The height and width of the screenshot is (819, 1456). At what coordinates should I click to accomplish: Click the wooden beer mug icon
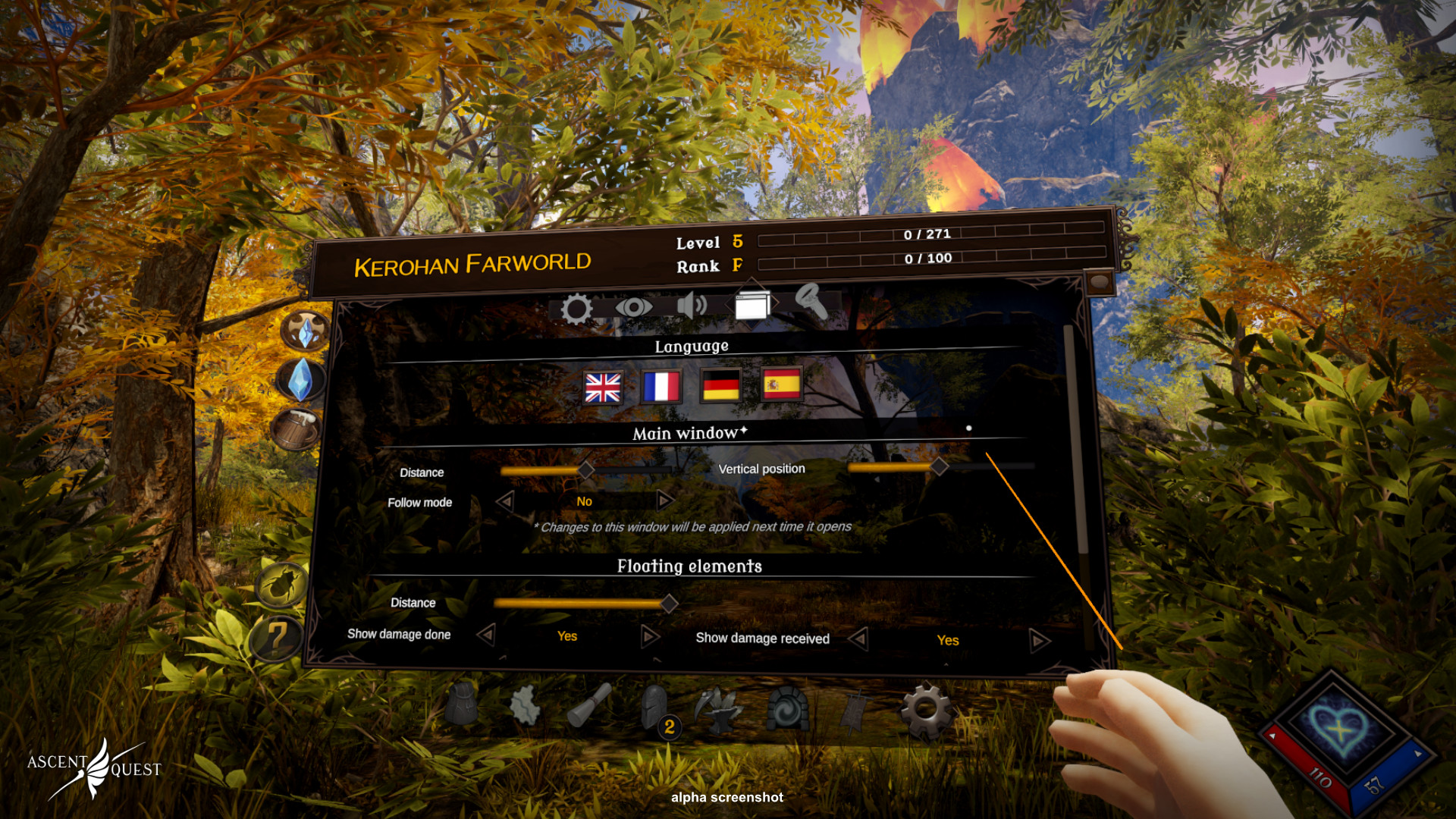[297, 428]
